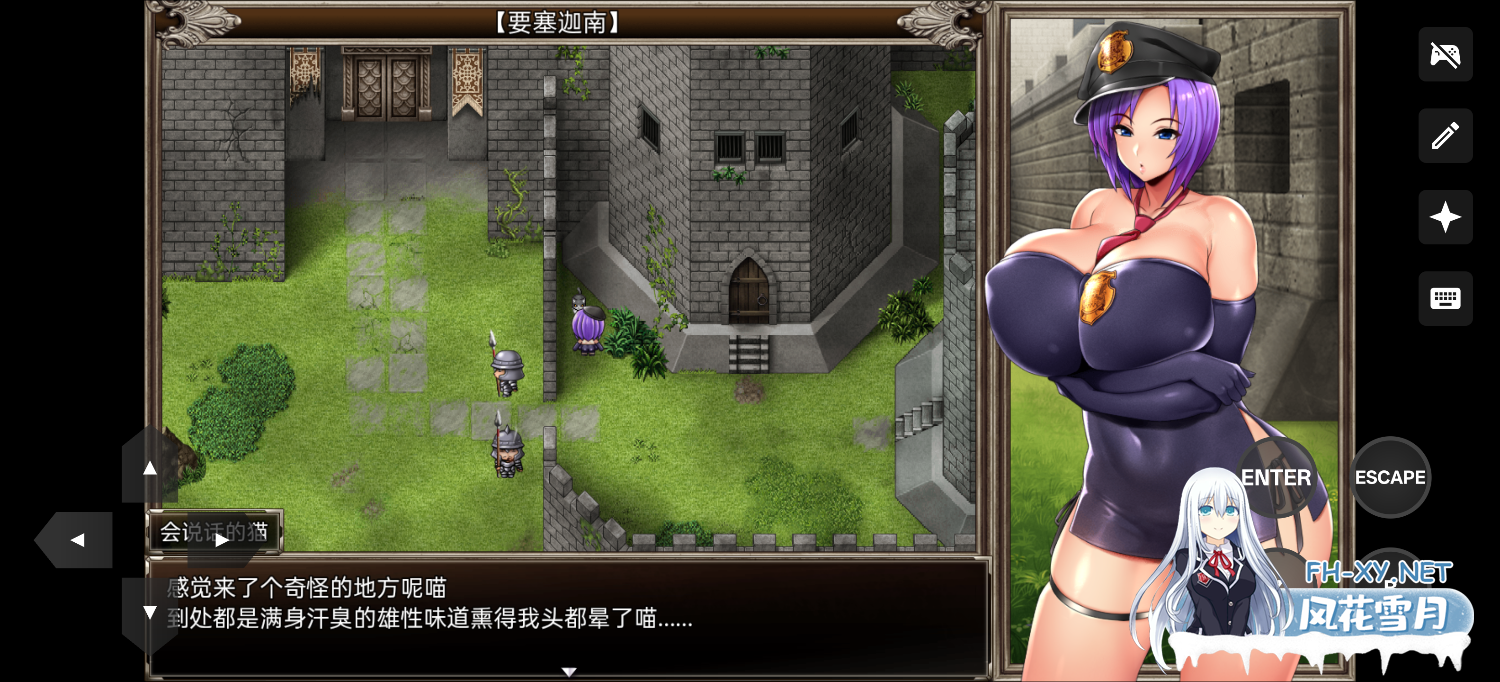Tap the down arrow on the d-pad

150,612
